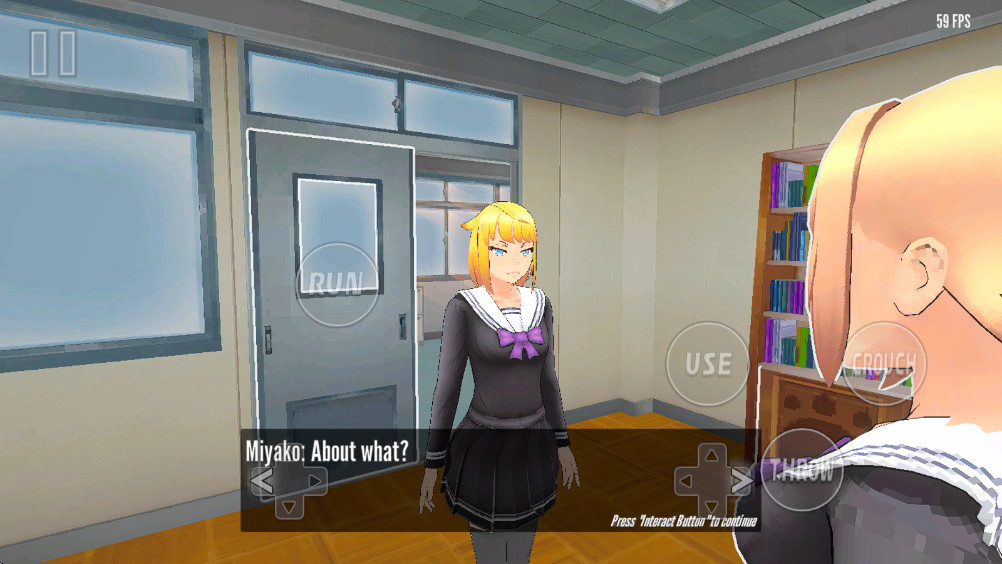Activate the CROUCH button
Screen dimensions: 1002x564
click(884, 362)
